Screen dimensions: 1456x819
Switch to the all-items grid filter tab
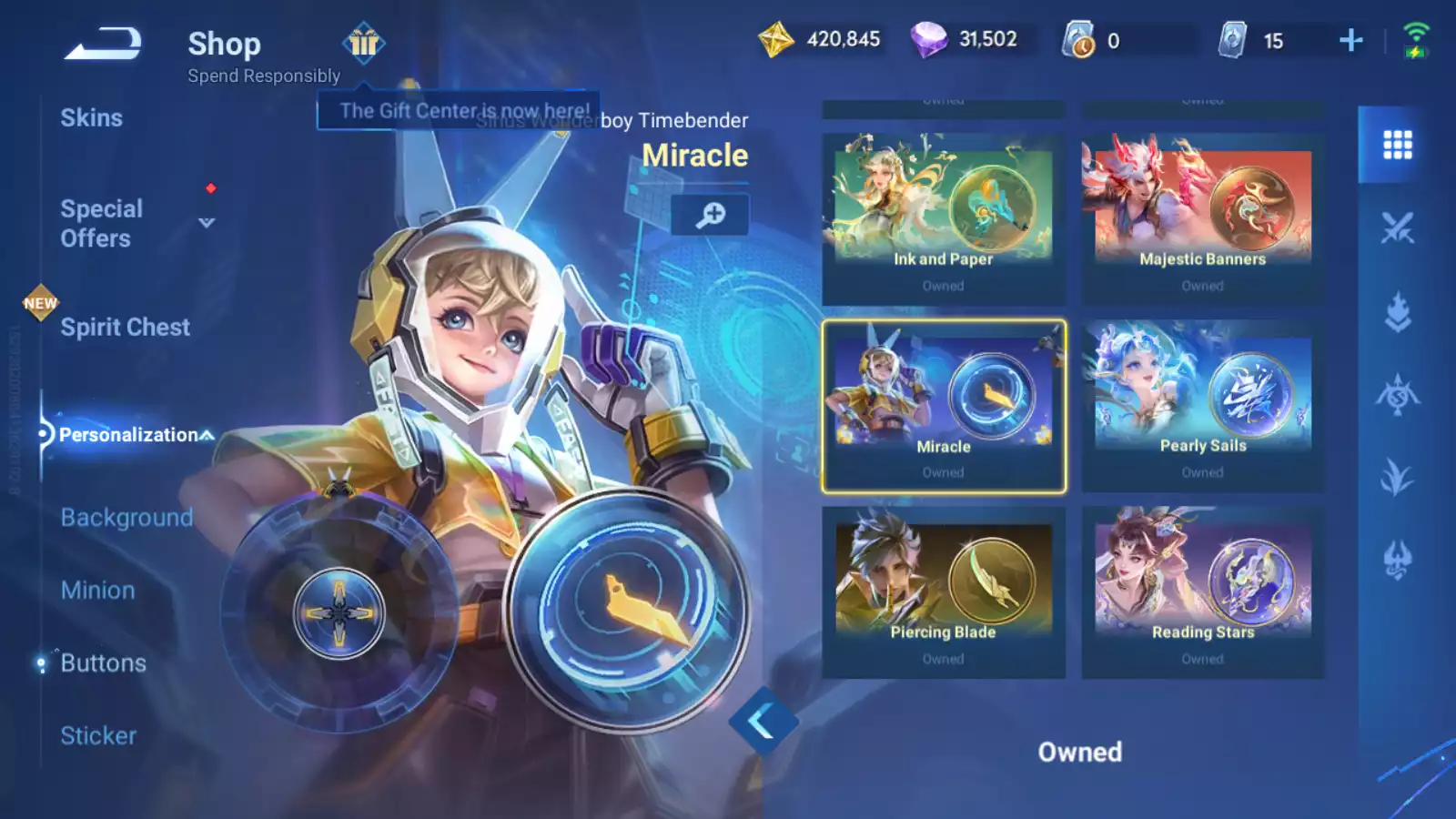1397,145
